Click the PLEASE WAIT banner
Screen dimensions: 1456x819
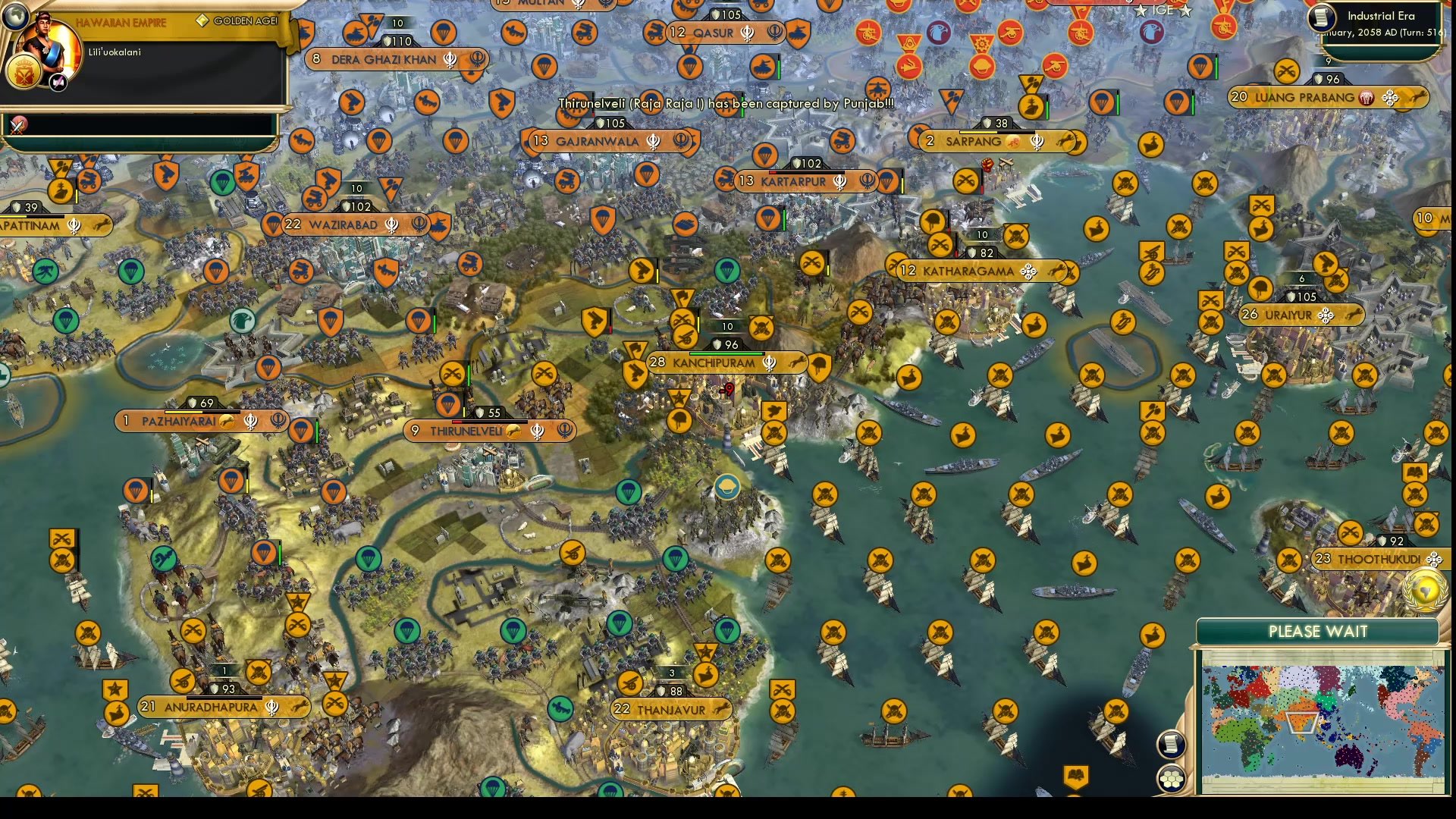1316,632
